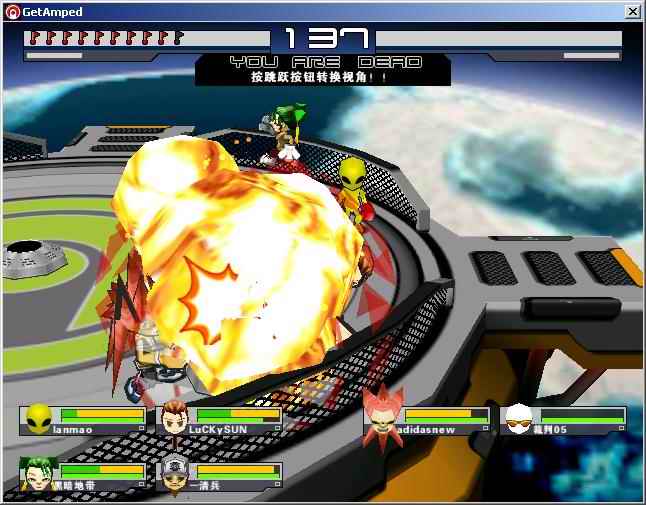646x505 pixels.
Task: Select lanmao's yellow alien portrait
Action: (39, 418)
